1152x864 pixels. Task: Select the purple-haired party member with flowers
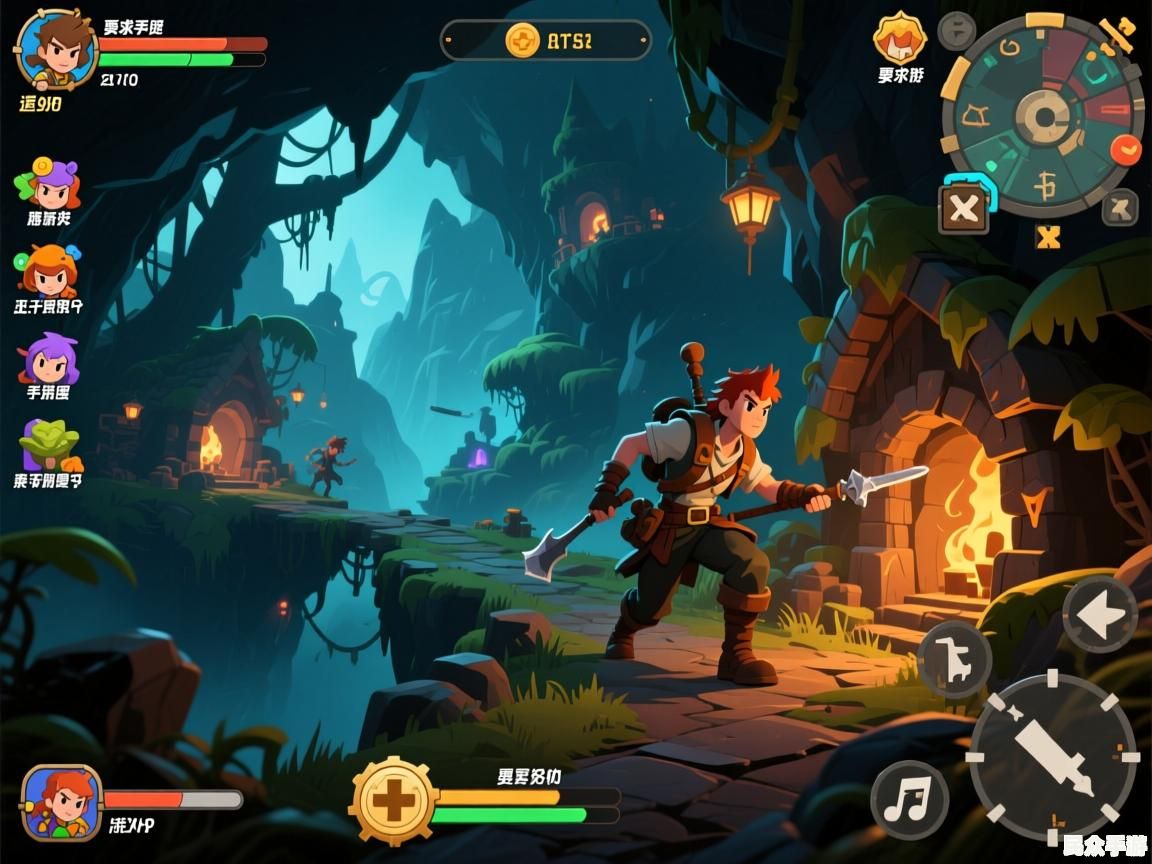click(x=49, y=184)
